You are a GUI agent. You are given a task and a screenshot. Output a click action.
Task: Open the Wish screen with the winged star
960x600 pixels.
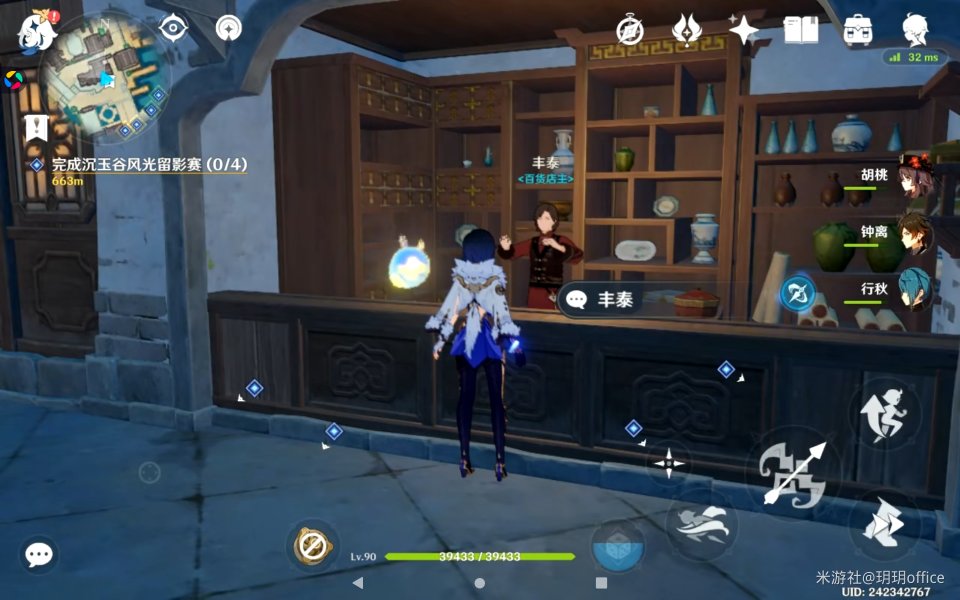coord(686,29)
